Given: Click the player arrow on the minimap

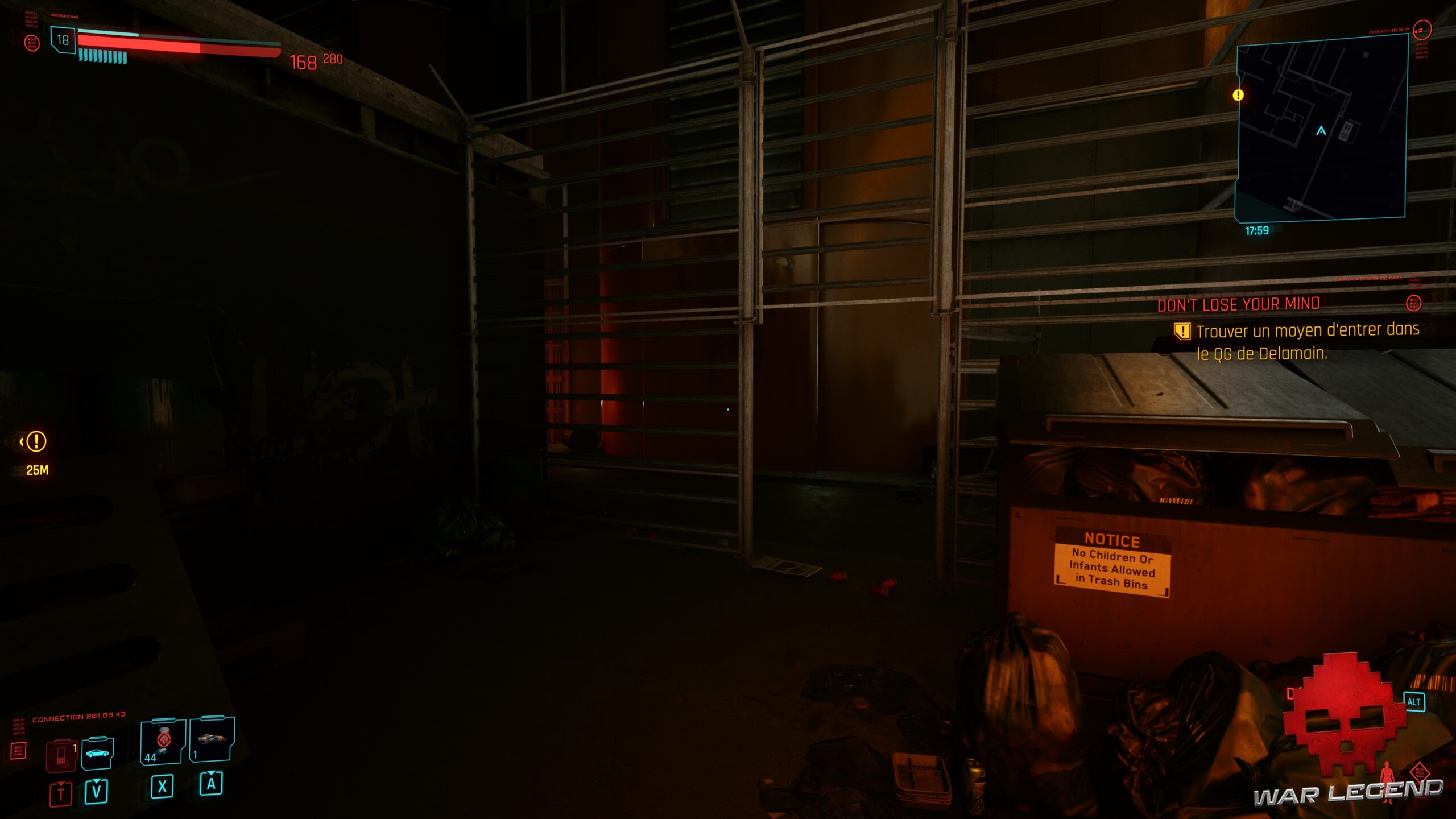Looking at the screenshot, I should (1322, 131).
